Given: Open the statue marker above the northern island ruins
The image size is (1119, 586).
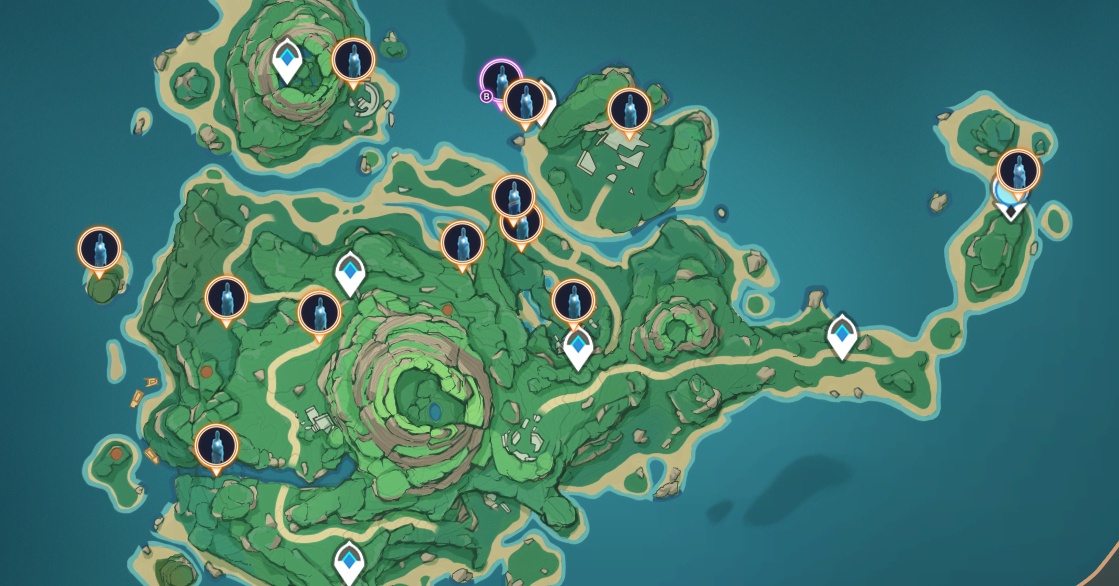Looking at the screenshot, I should (x=629, y=110).
